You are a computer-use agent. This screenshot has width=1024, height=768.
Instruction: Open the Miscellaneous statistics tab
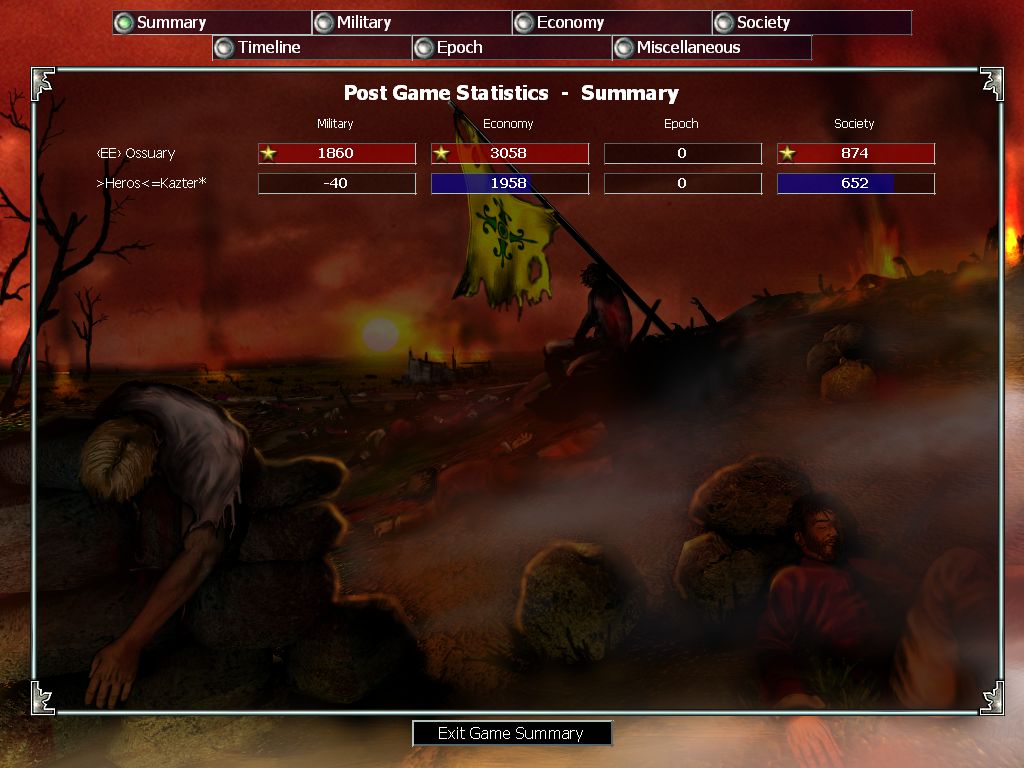coord(711,48)
